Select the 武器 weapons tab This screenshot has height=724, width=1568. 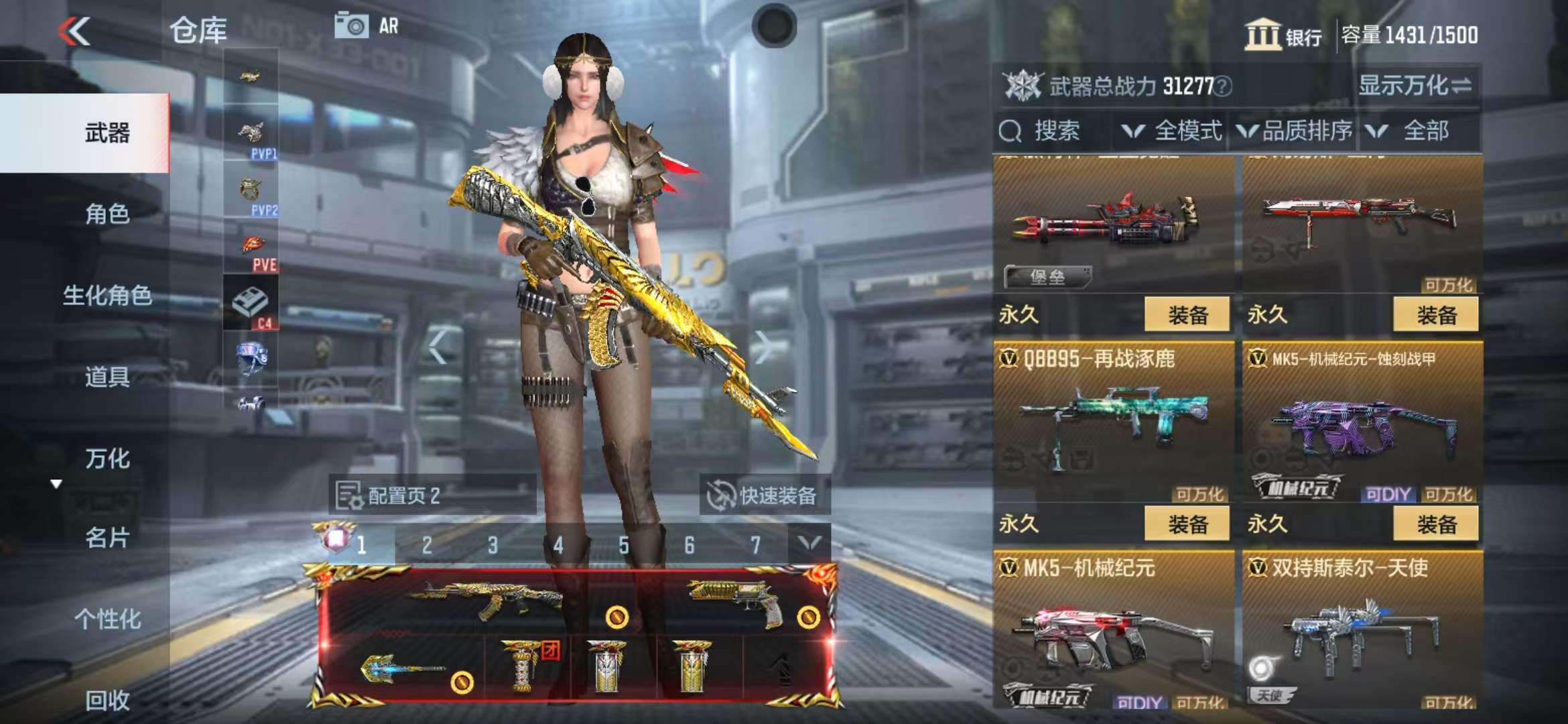click(107, 133)
